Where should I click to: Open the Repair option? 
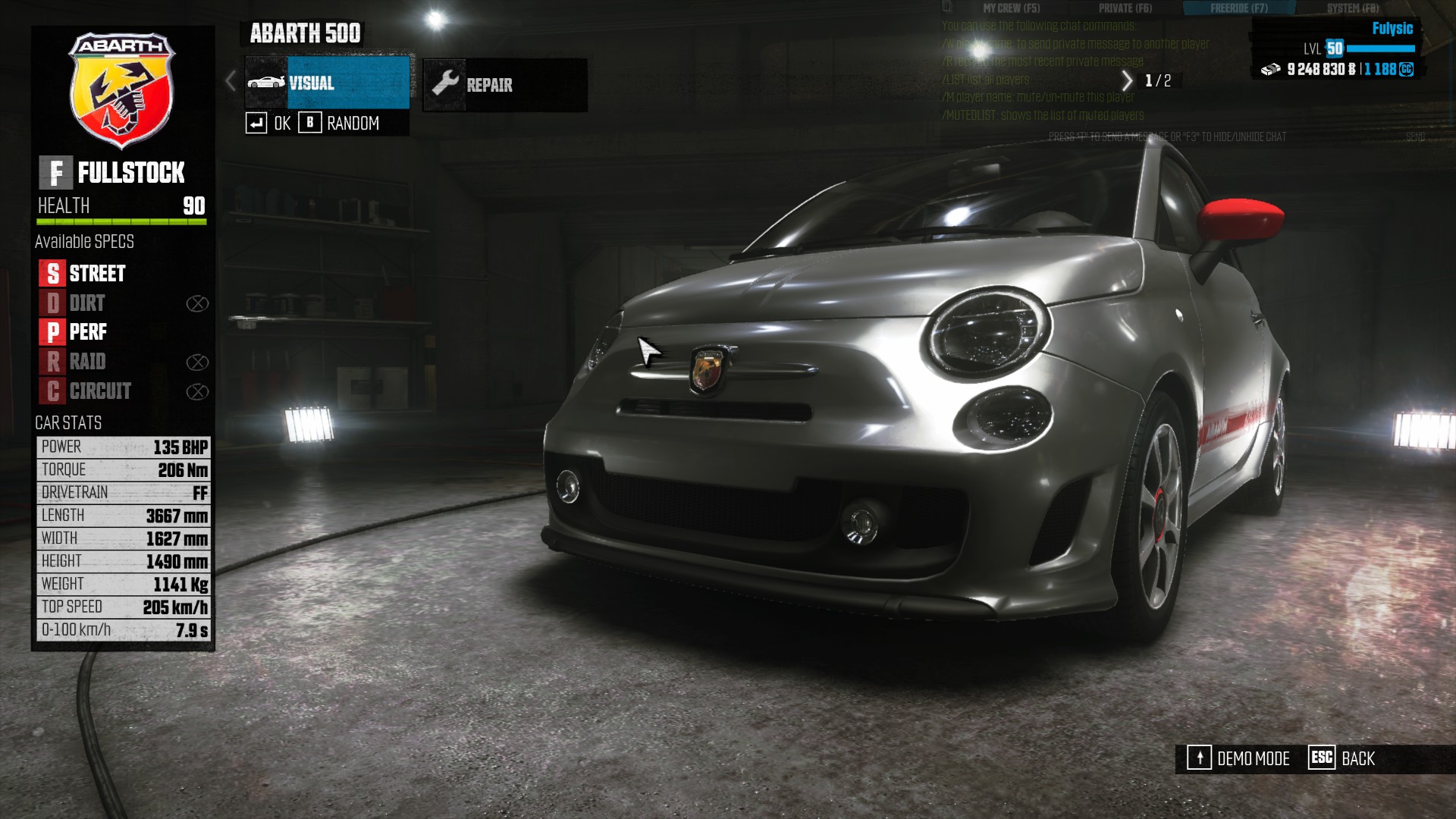pos(504,85)
